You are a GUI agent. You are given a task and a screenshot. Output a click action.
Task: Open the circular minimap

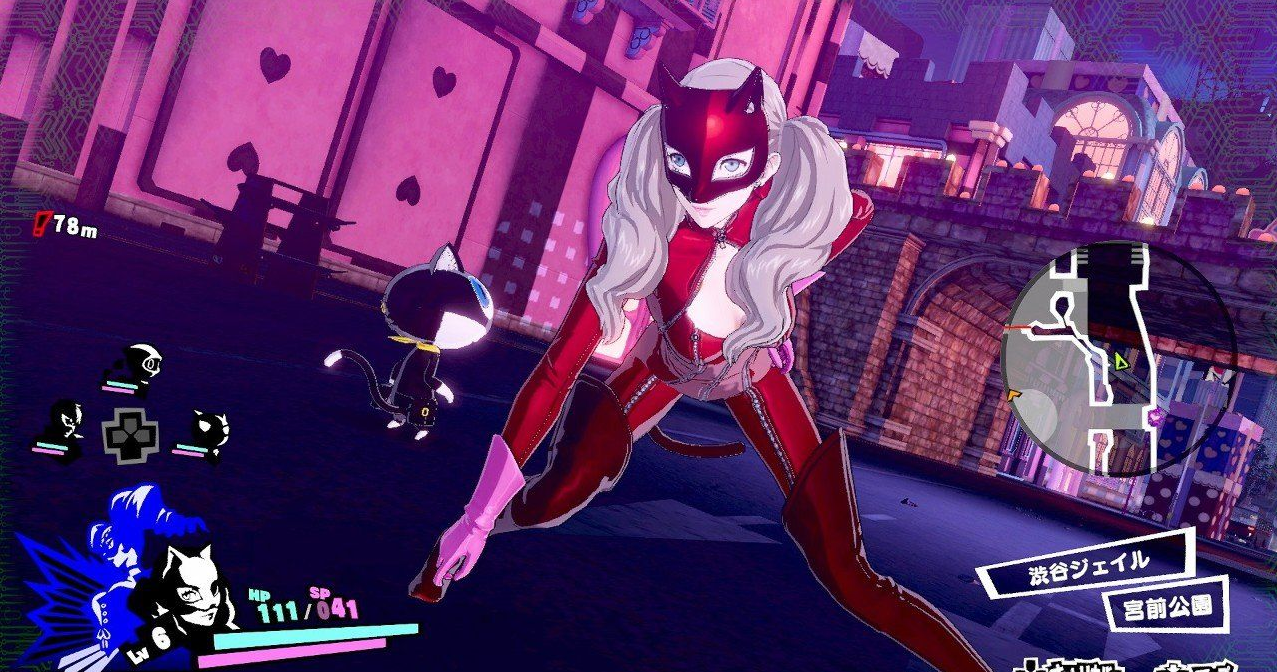pyautogui.click(x=1119, y=358)
